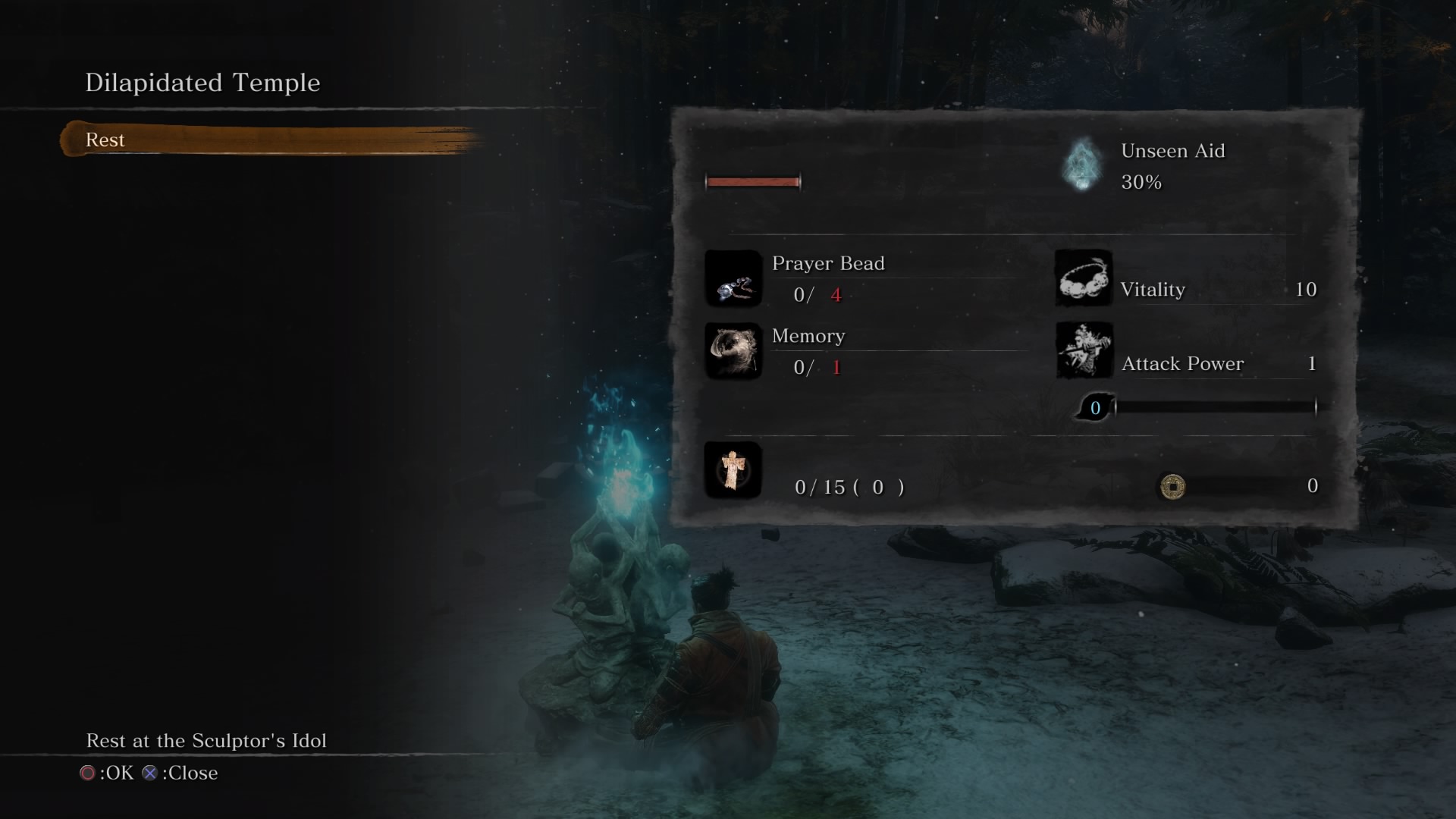Select the Memory item icon
The height and width of the screenshot is (819, 1456).
pyautogui.click(x=733, y=353)
